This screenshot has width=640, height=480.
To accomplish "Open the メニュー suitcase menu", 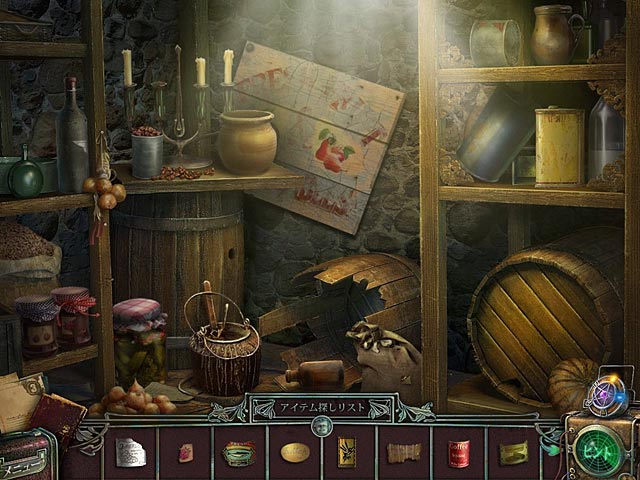I will pos(27,460).
